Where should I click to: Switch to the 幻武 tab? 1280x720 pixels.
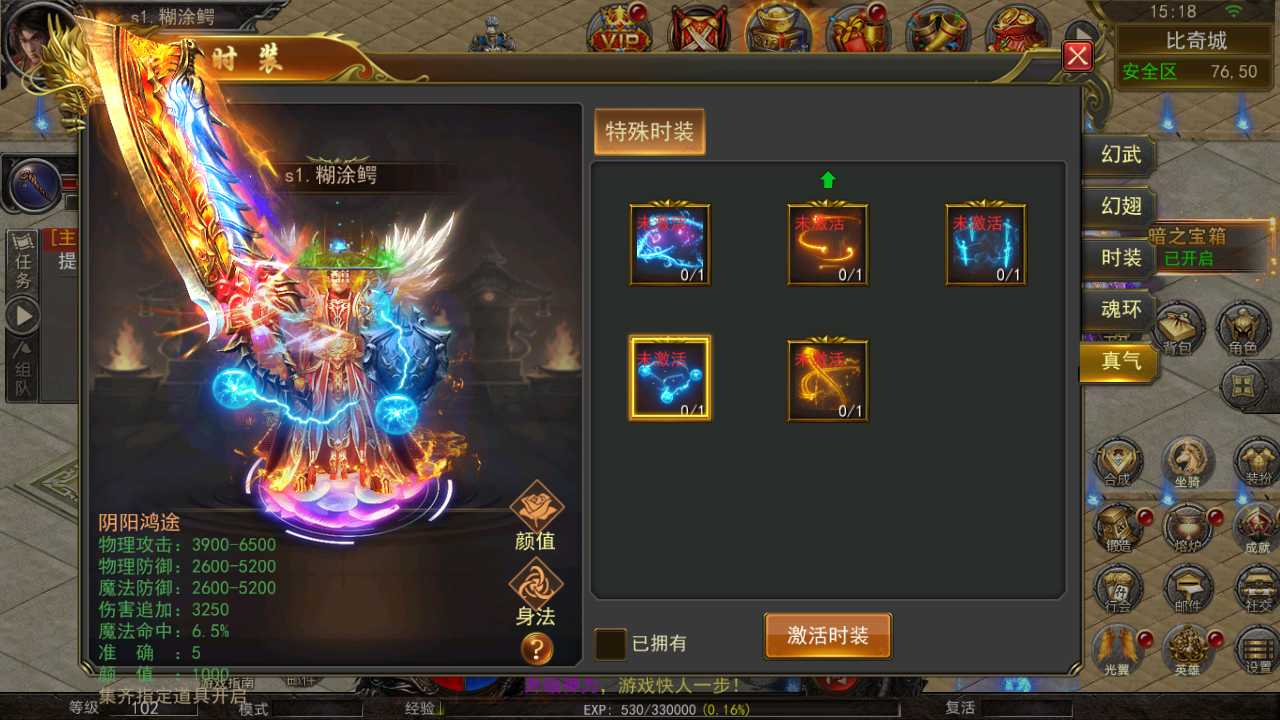(x=1120, y=156)
